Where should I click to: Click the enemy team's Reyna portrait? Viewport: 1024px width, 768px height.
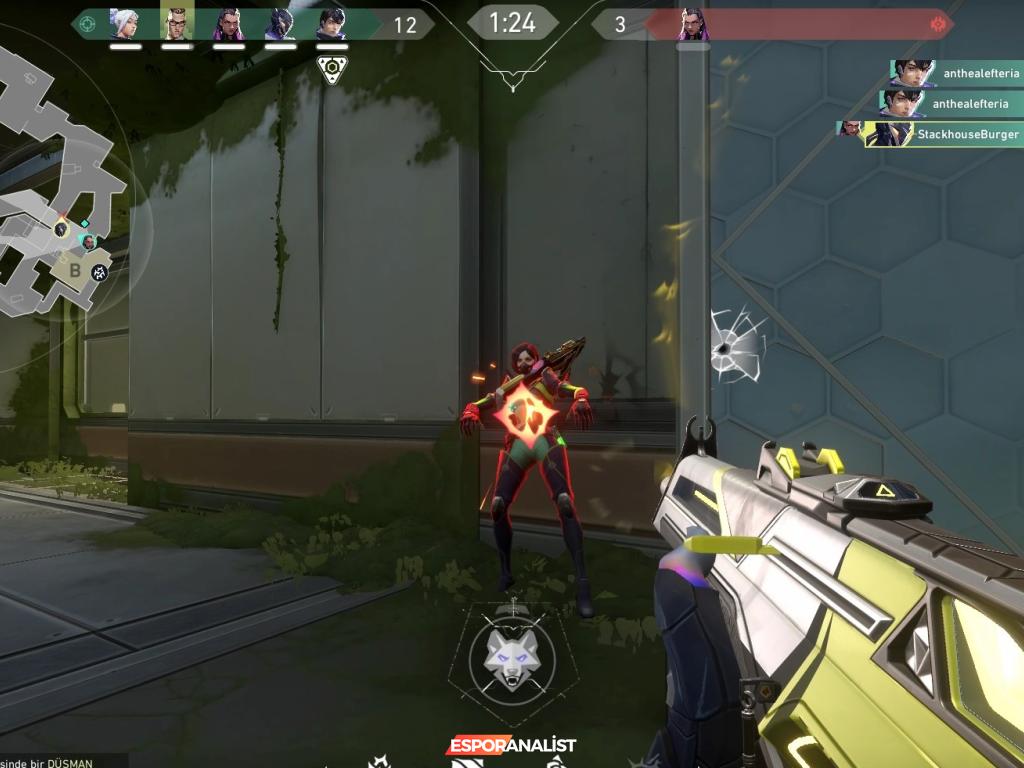[692, 23]
